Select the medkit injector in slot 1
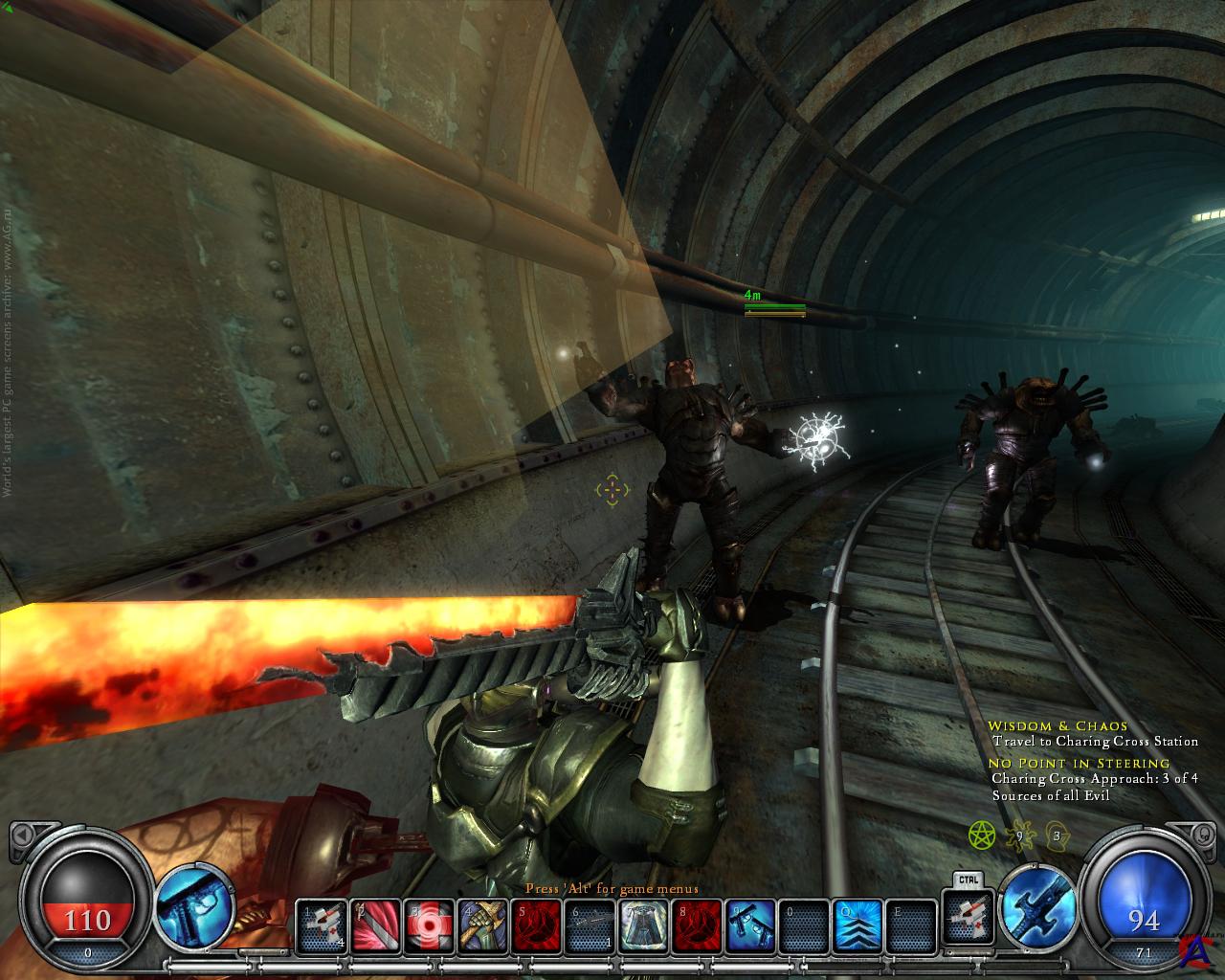Image resolution: width=1225 pixels, height=980 pixels. (x=321, y=928)
